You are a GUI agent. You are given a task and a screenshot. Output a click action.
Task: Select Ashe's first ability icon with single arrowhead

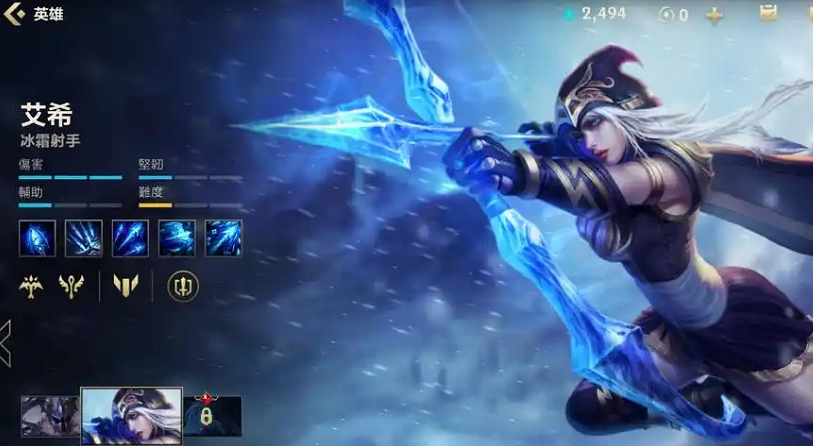point(37,238)
